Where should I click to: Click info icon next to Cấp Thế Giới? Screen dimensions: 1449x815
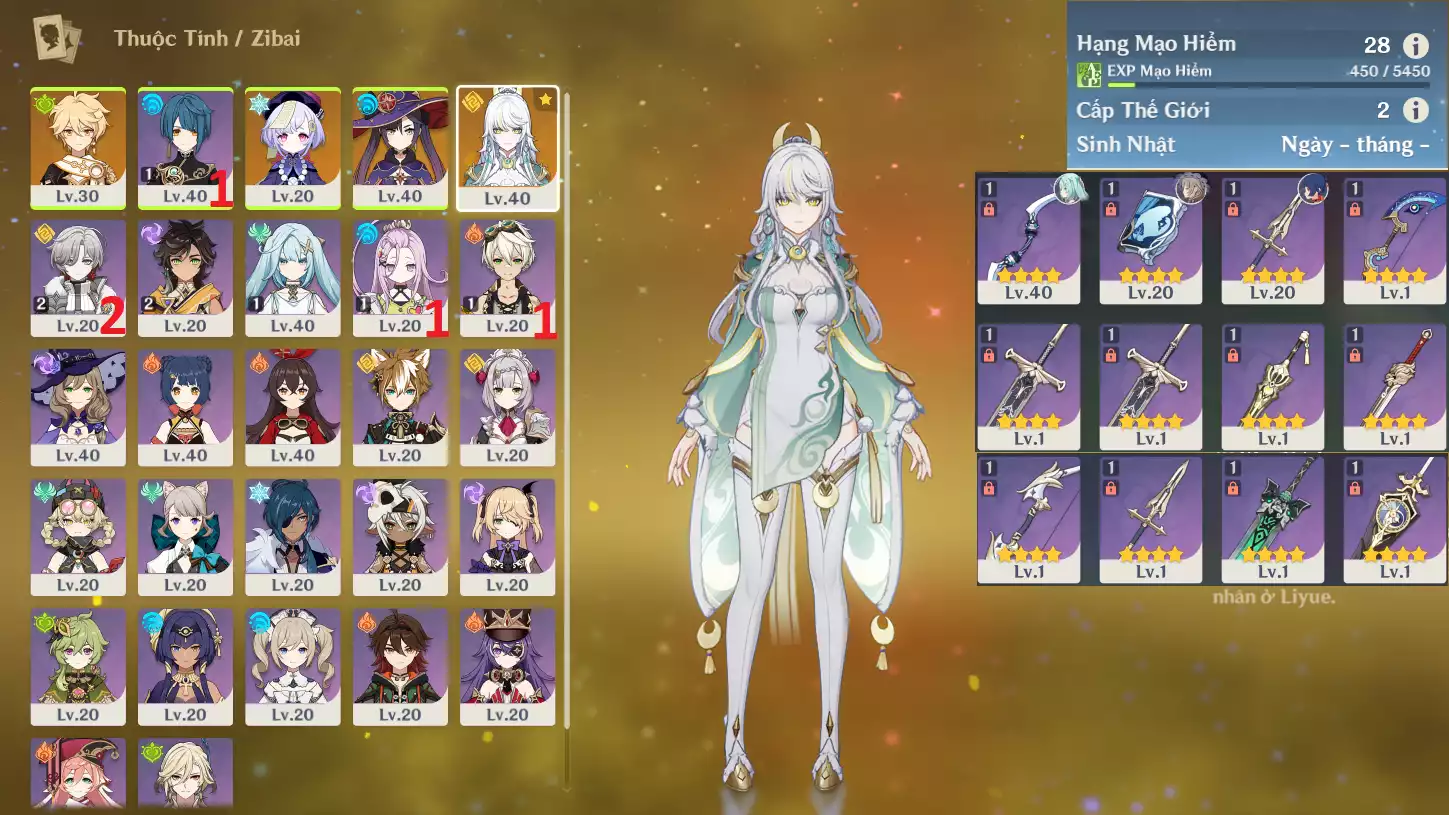1415,110
